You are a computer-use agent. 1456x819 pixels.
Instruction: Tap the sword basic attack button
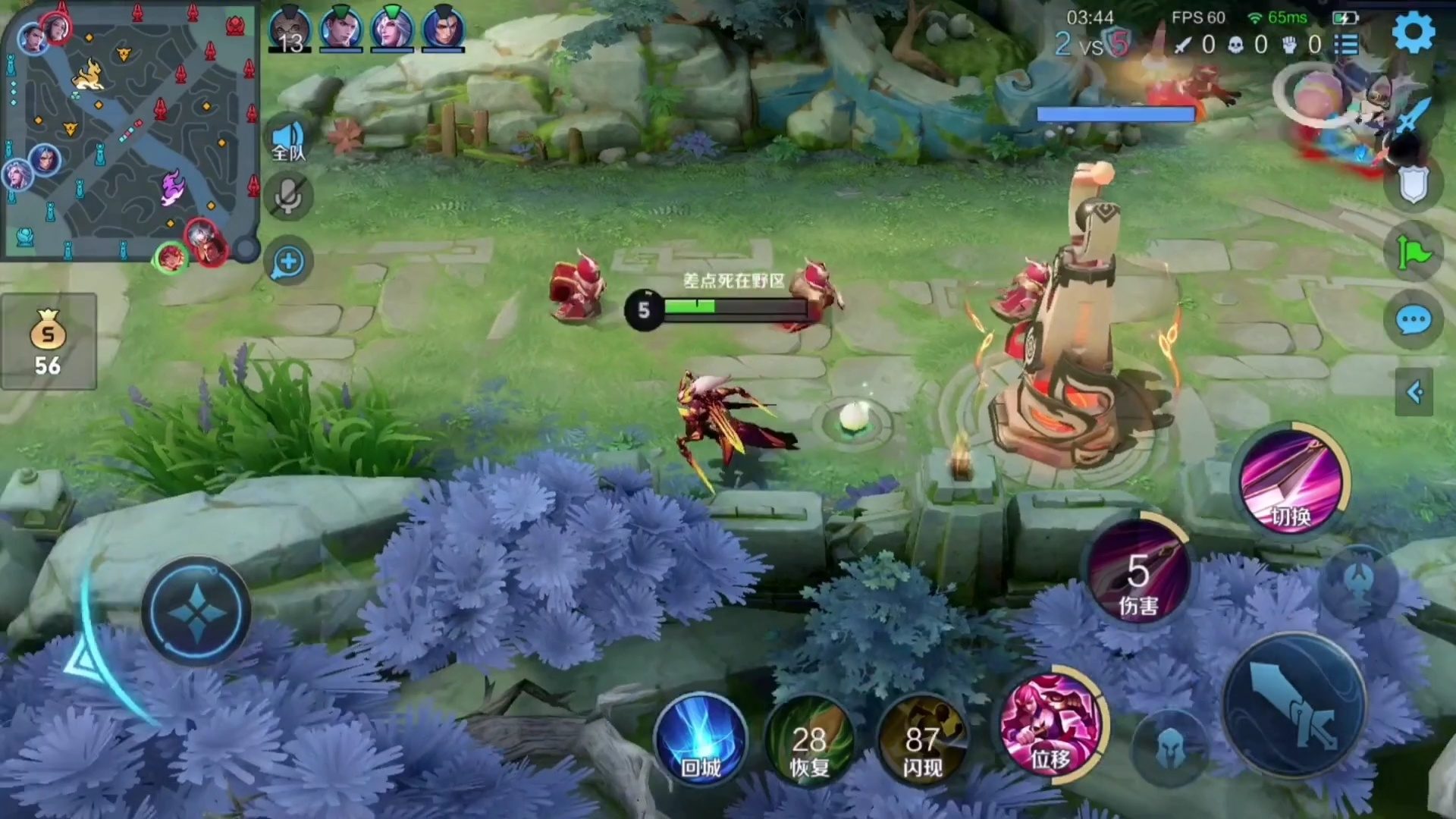coord(1295,705)
